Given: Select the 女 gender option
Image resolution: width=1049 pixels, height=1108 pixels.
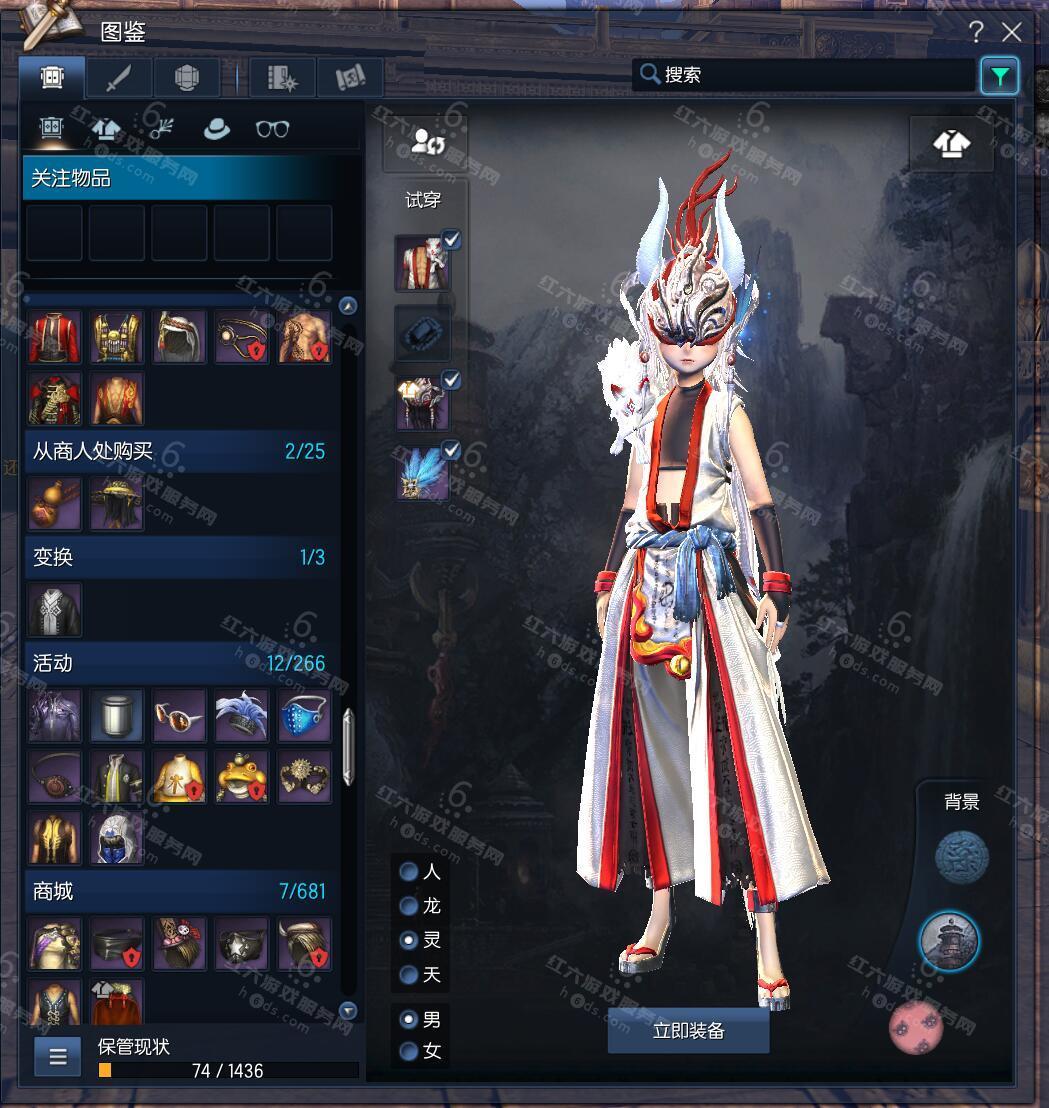Looking at the screenshot, I should pyautogui.click(x=409, y=1051).
